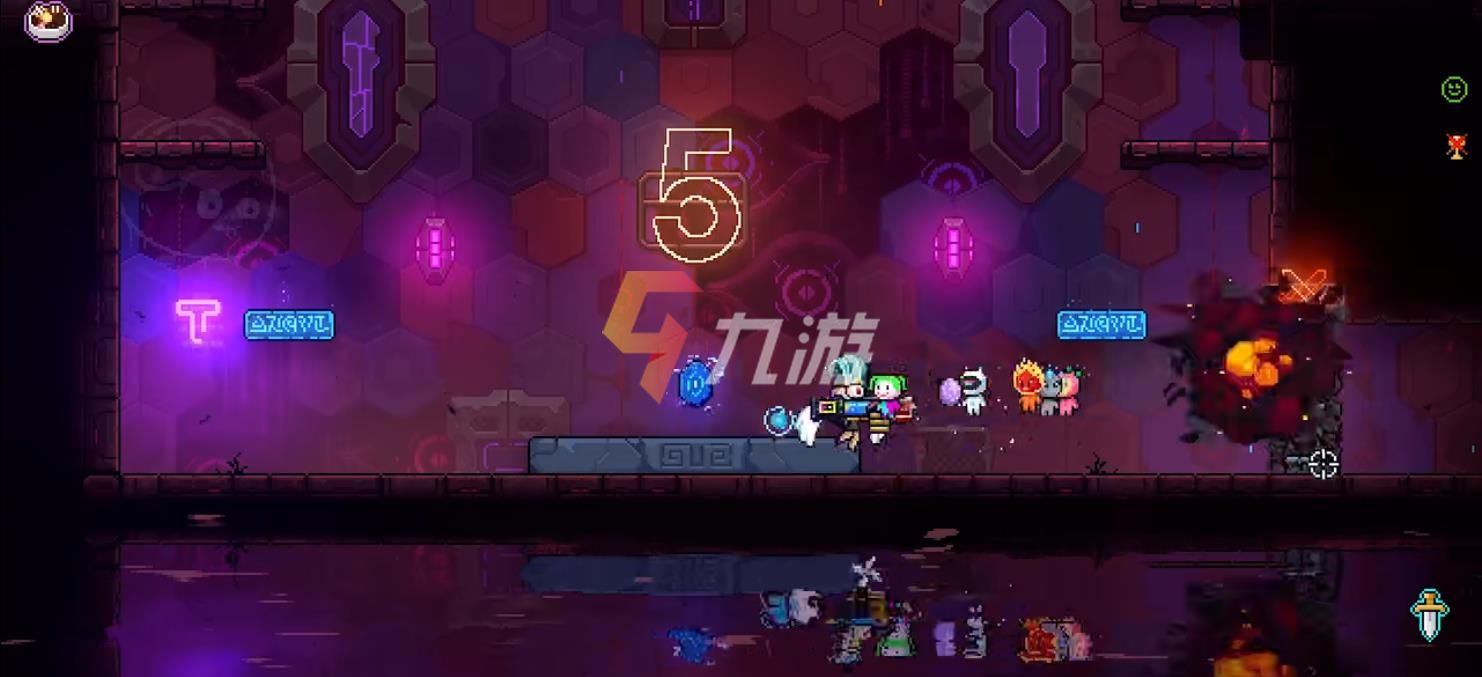Activate the sword icon

[1430, 614]
